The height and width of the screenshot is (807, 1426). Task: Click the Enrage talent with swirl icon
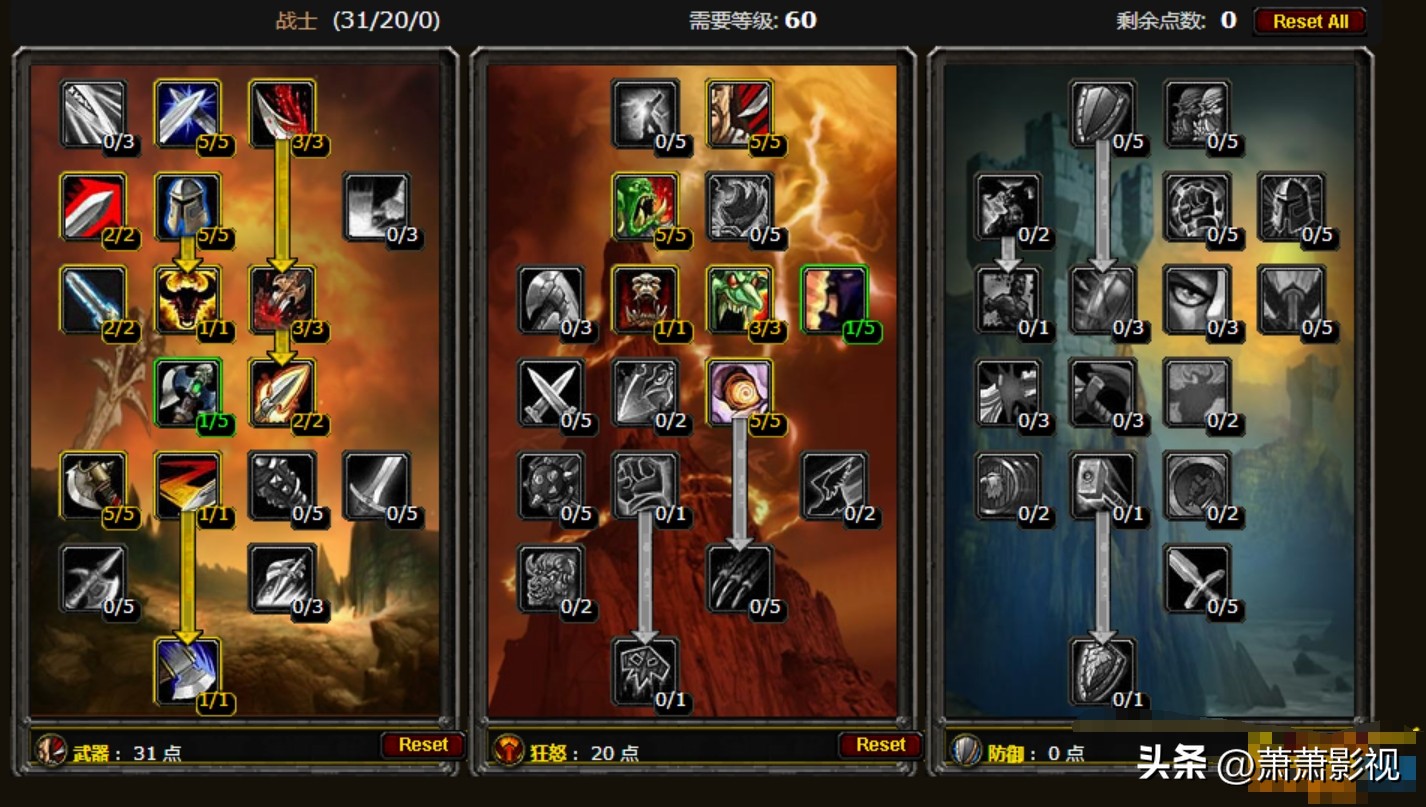tap(738, 392)
